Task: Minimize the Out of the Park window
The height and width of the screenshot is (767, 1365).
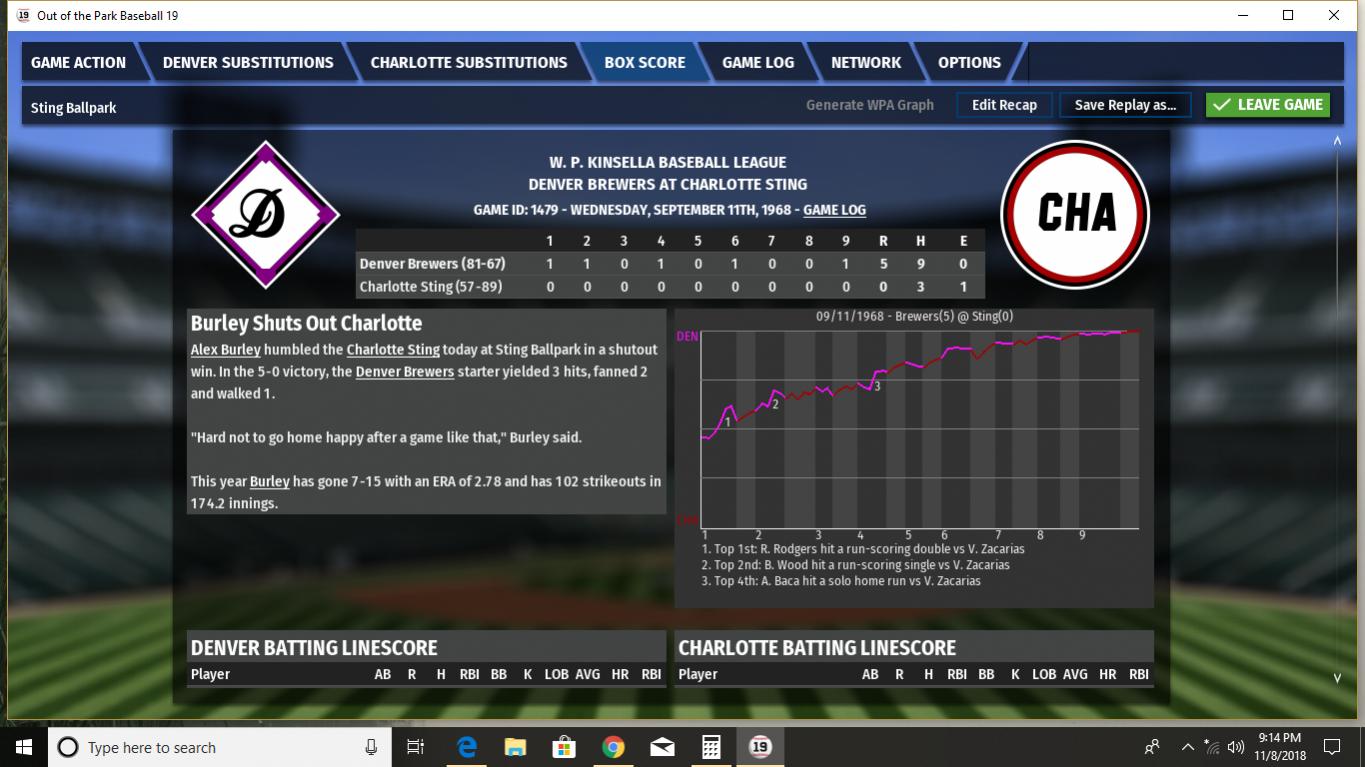Action: tap(1243, 15)
